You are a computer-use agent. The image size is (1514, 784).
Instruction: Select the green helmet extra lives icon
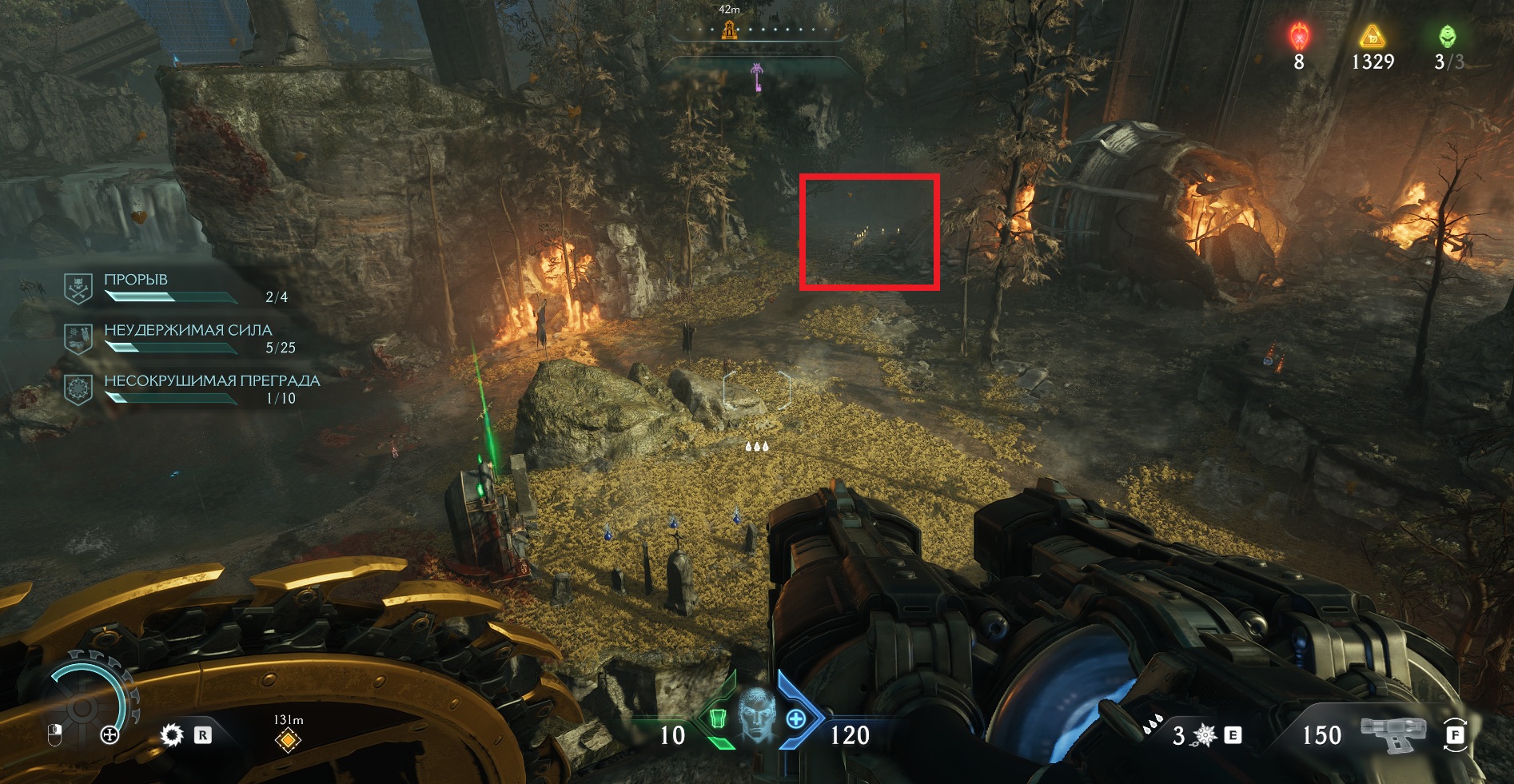point(1447,37)
